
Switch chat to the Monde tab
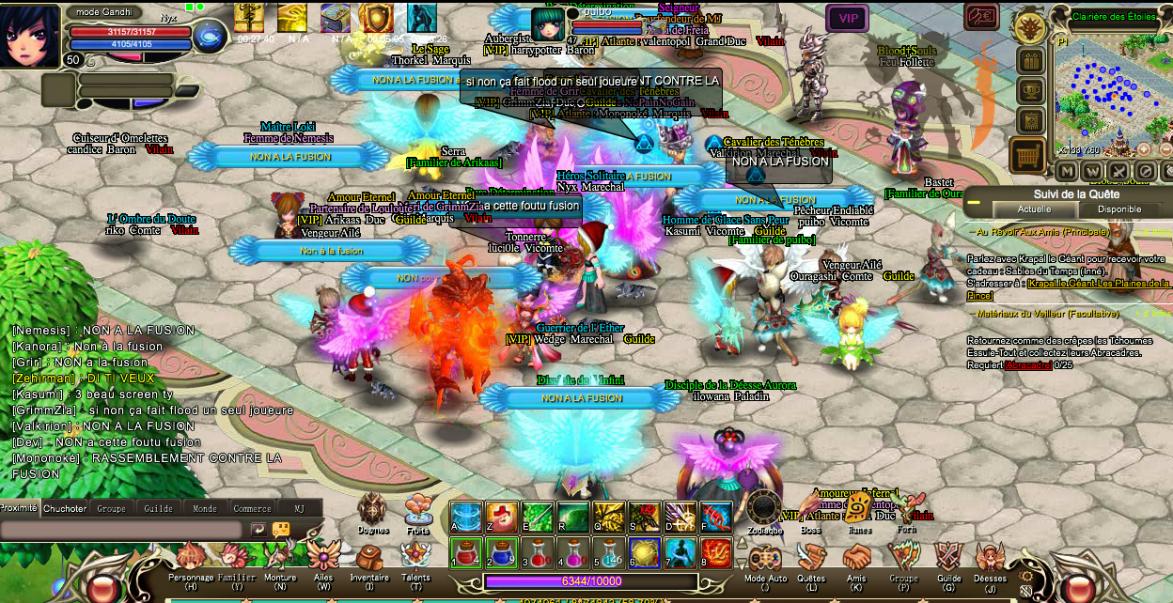204,508
